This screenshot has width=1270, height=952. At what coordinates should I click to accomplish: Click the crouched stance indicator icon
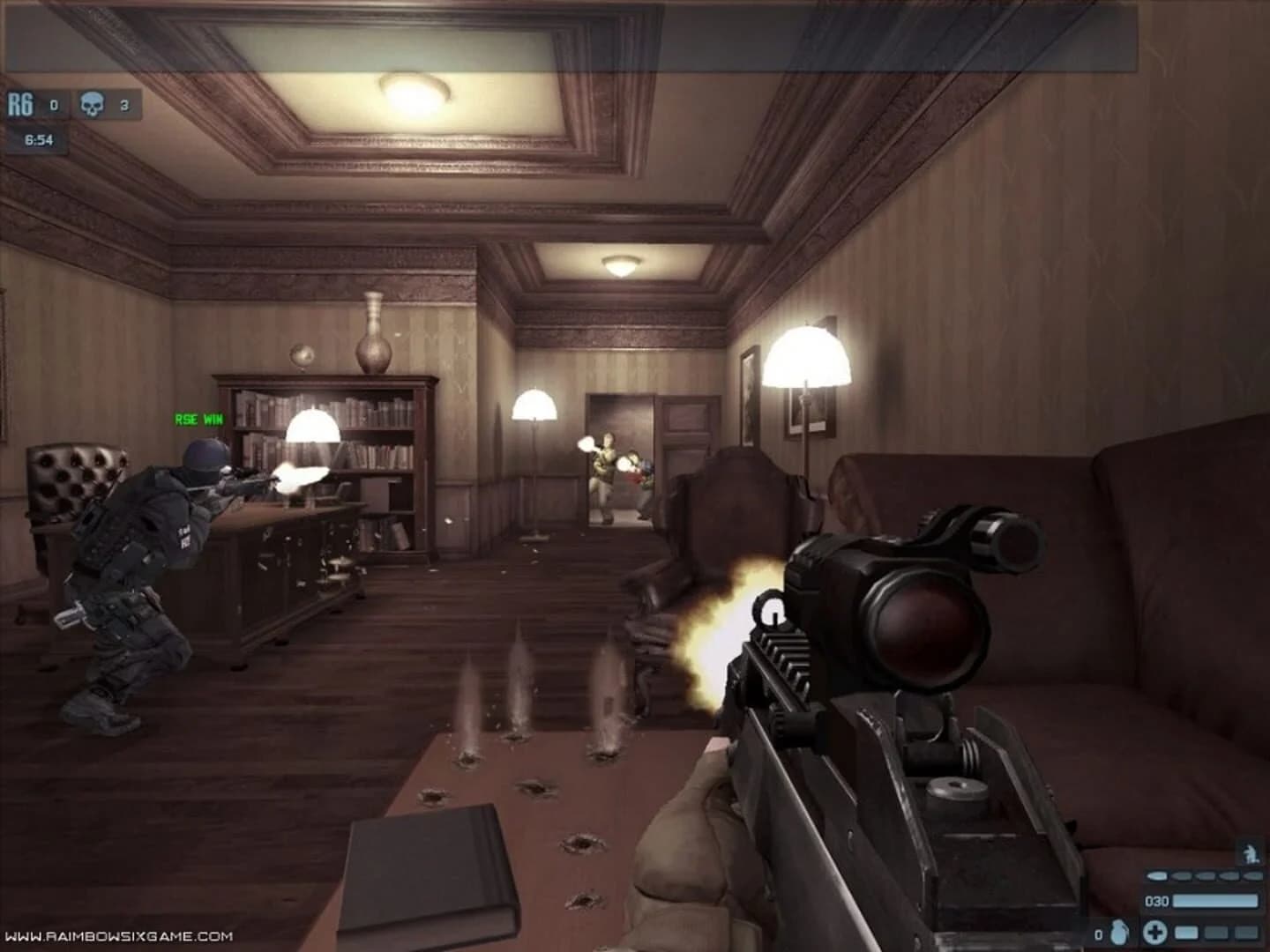tap(1250, 852)
